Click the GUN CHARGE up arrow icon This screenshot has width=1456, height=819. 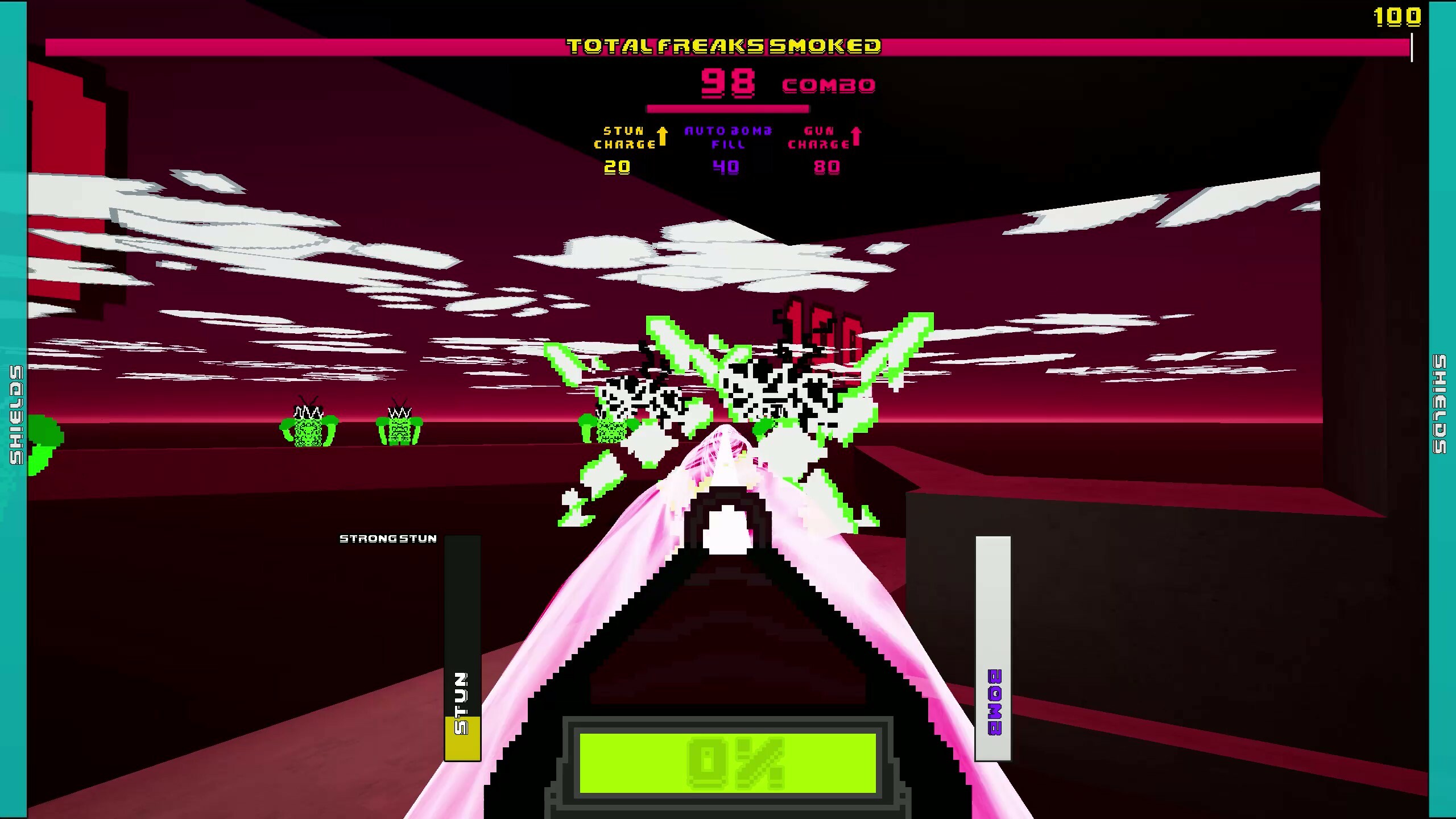click(856, 135)
